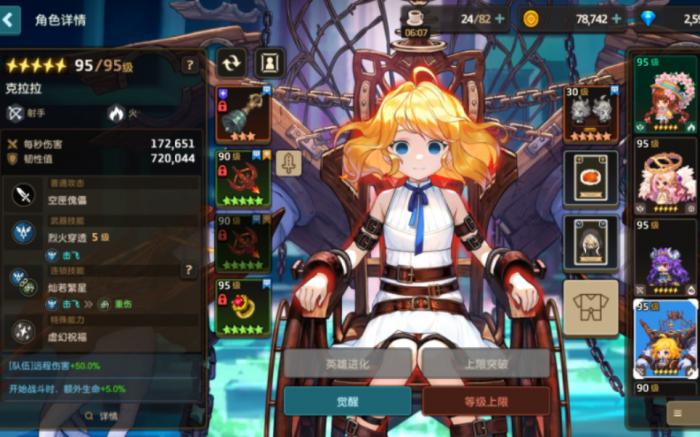Open the level 30 card slot
The width and height of the screenshot is (700, 437).
pos(589,113)
